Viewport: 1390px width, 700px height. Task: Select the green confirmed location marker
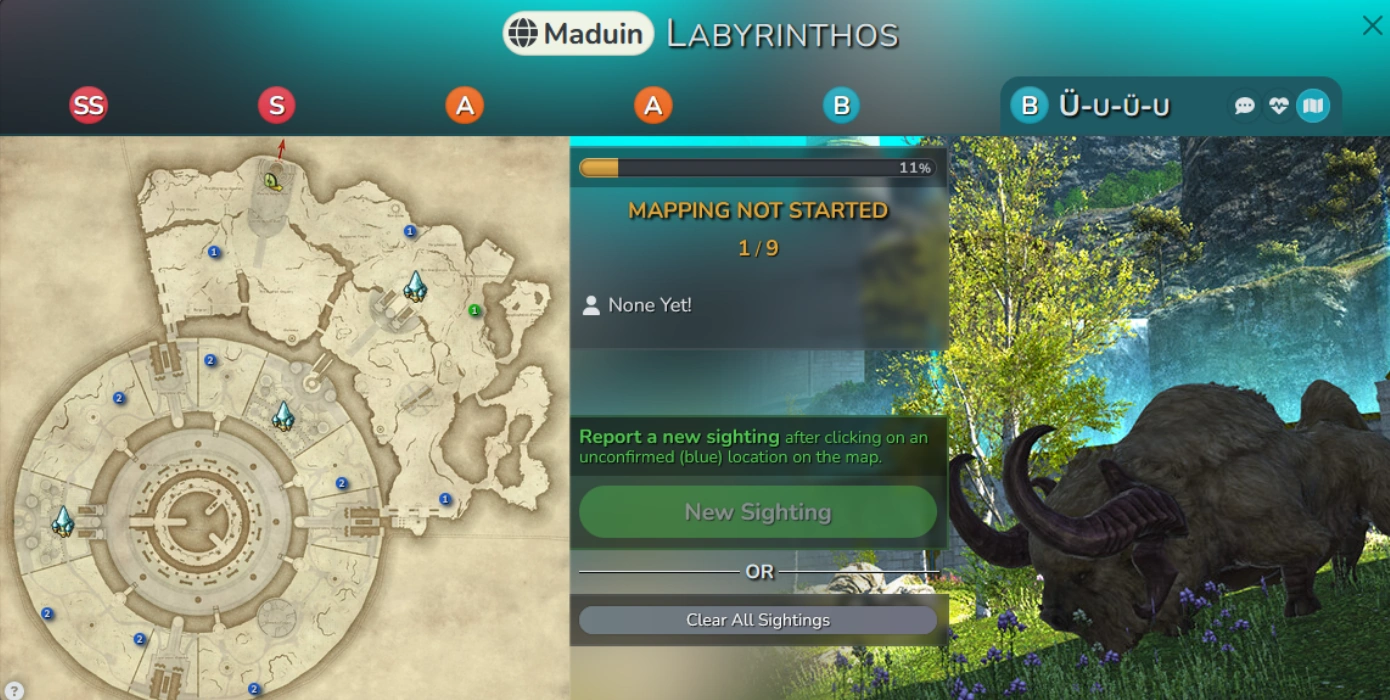coord(475,311)
